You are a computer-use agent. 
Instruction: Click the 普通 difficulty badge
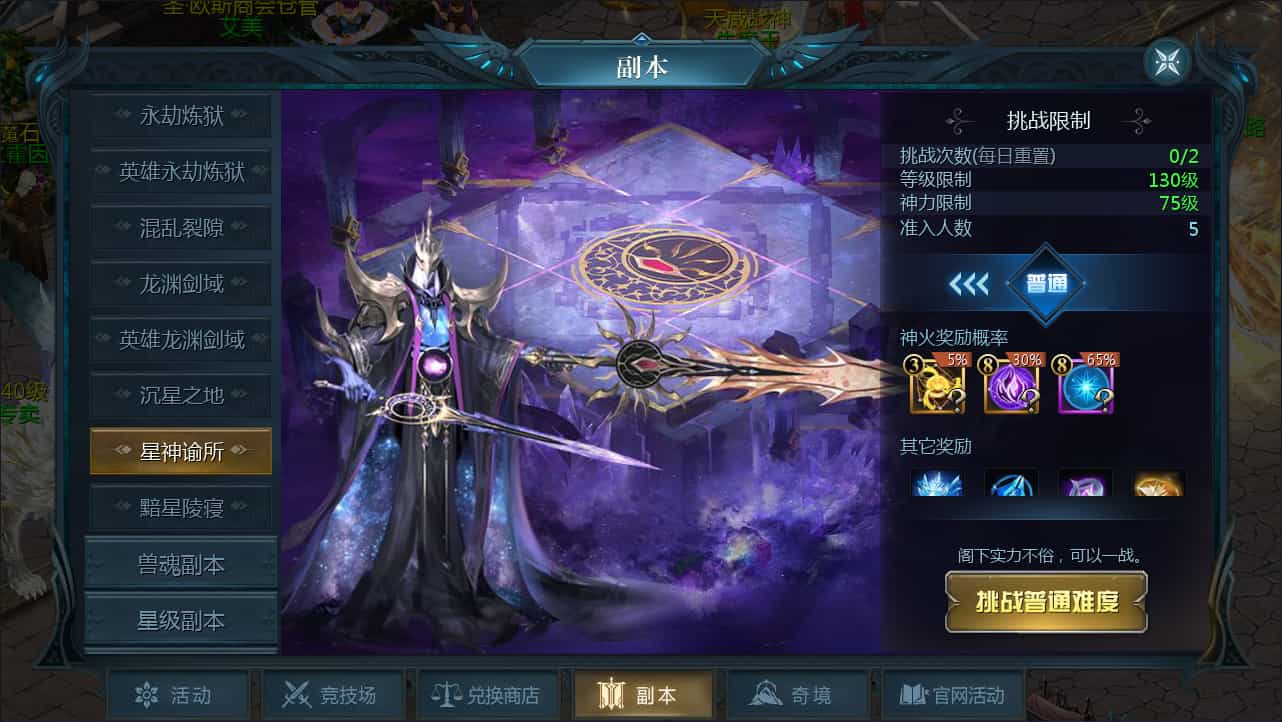tap(1048, 283)
